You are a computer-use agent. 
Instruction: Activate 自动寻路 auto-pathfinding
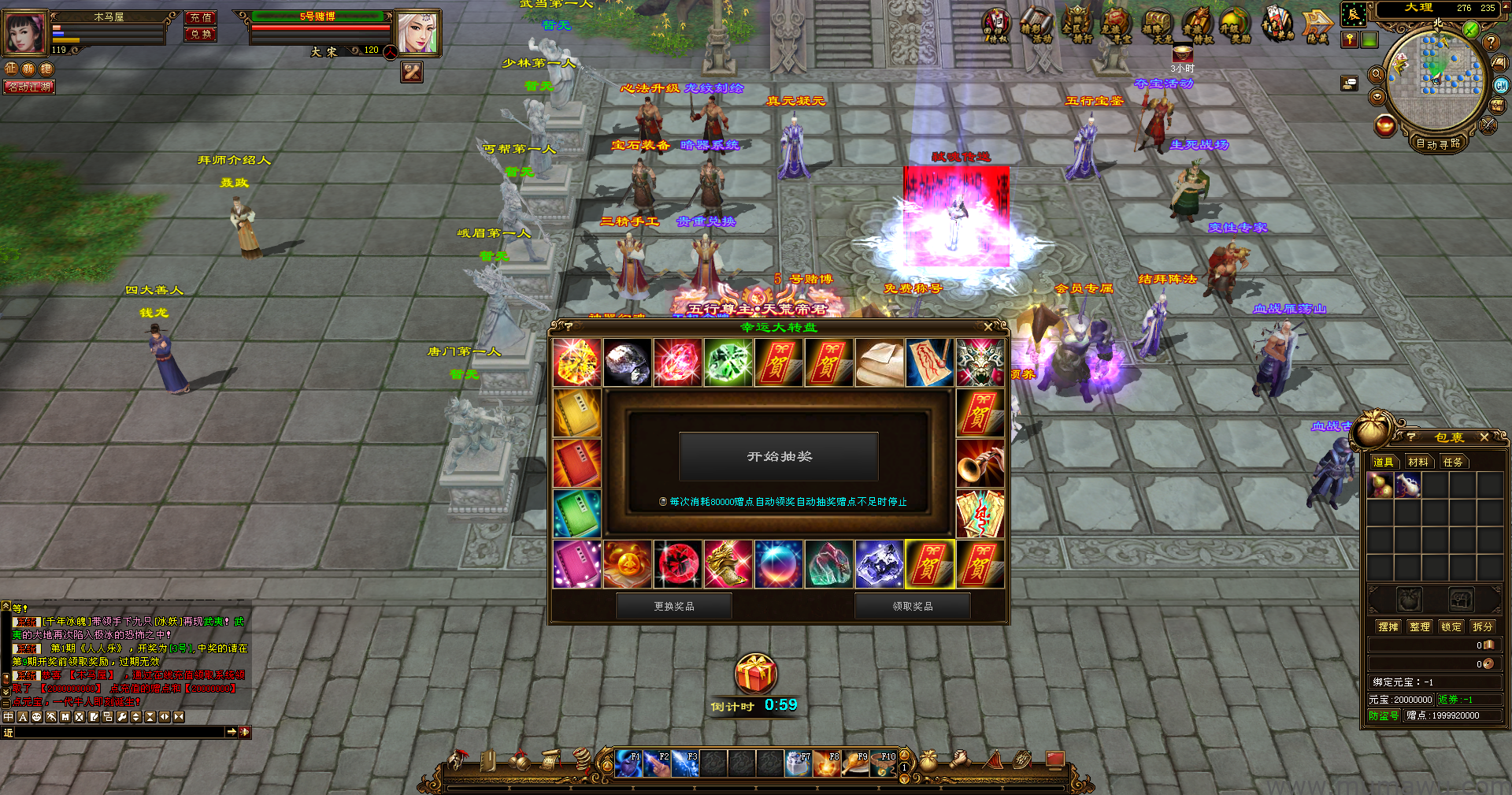coord(1438,143)
